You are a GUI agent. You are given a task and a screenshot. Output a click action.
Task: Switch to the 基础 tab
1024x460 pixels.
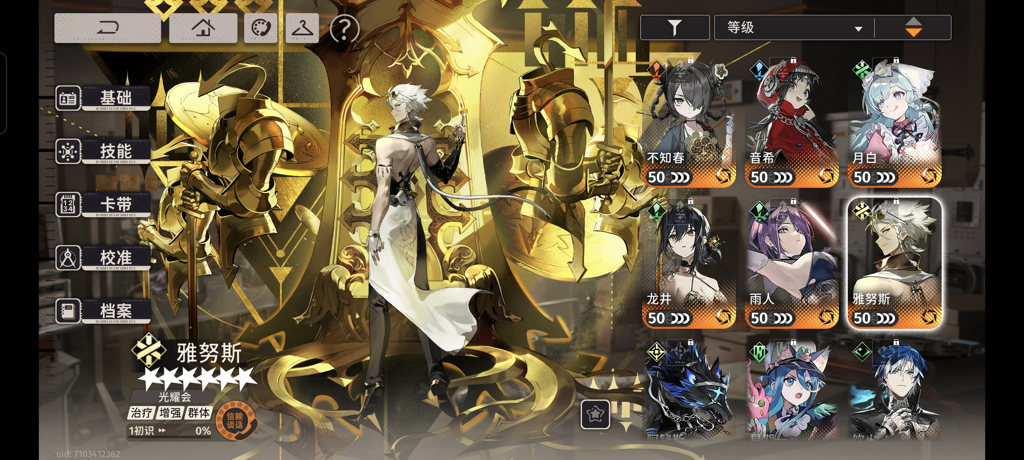[x=104, y=98]
